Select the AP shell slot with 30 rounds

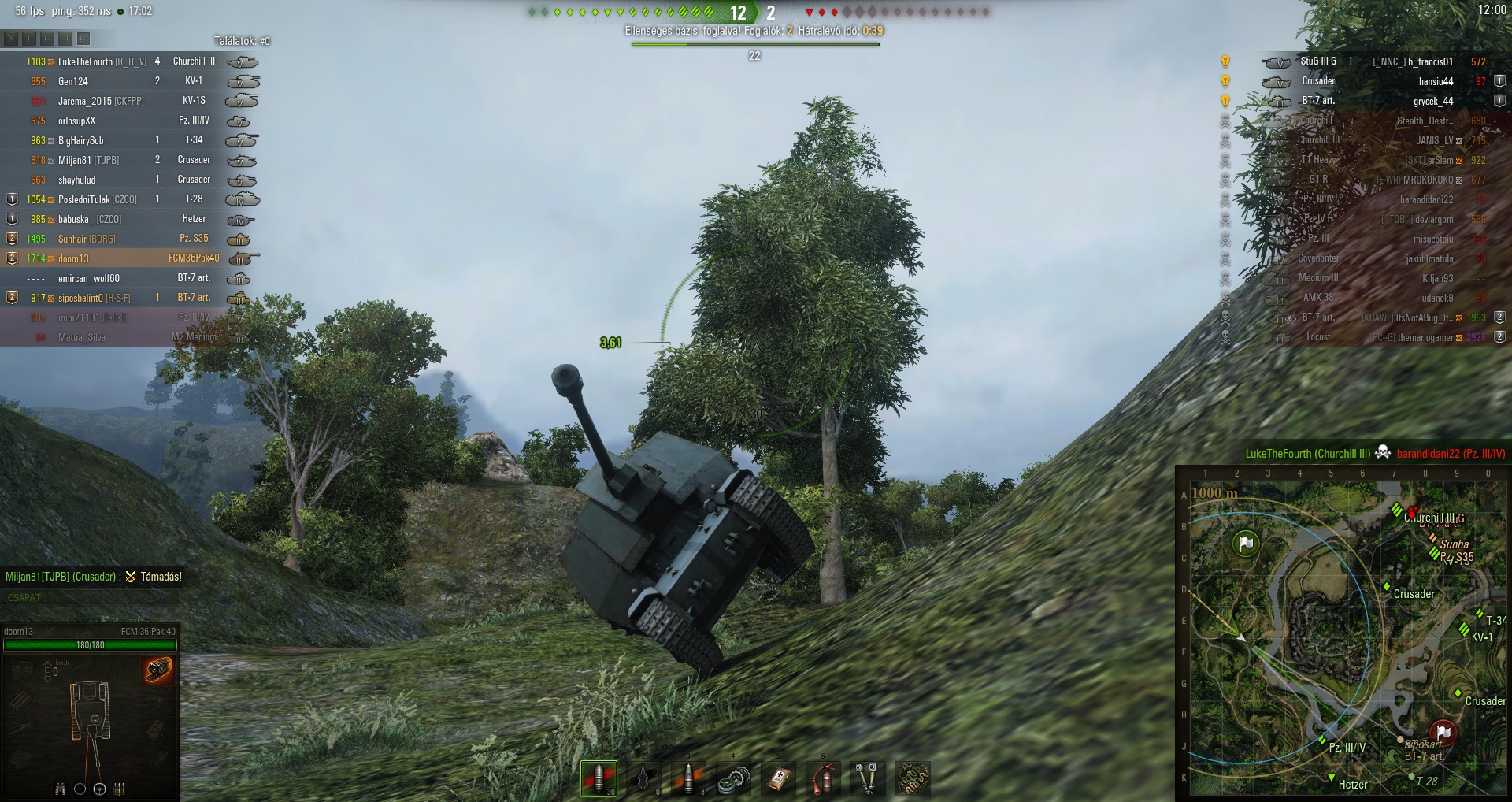coord(598,778)
